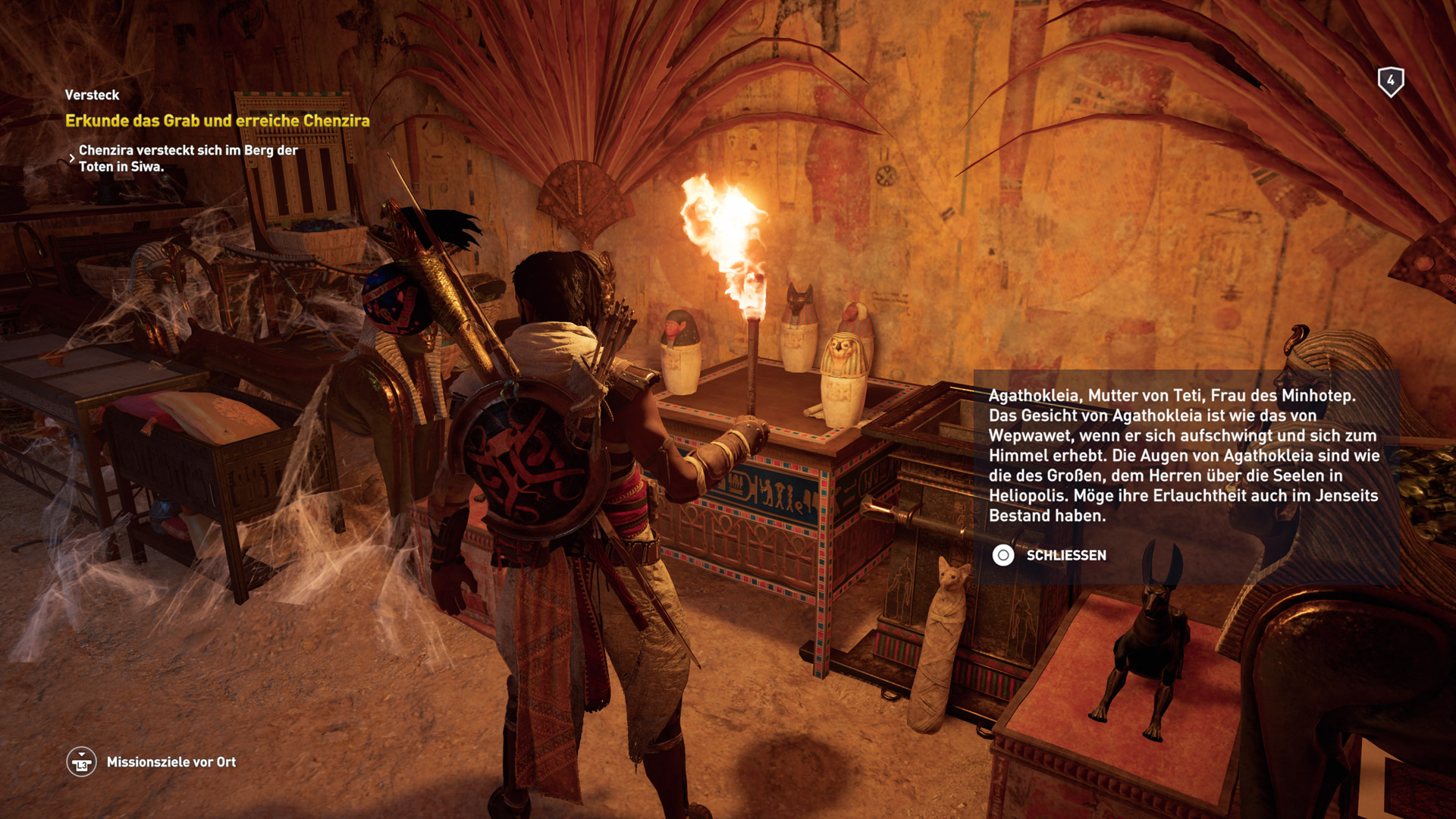Click the level 4 shield badge

[1390, 81]
